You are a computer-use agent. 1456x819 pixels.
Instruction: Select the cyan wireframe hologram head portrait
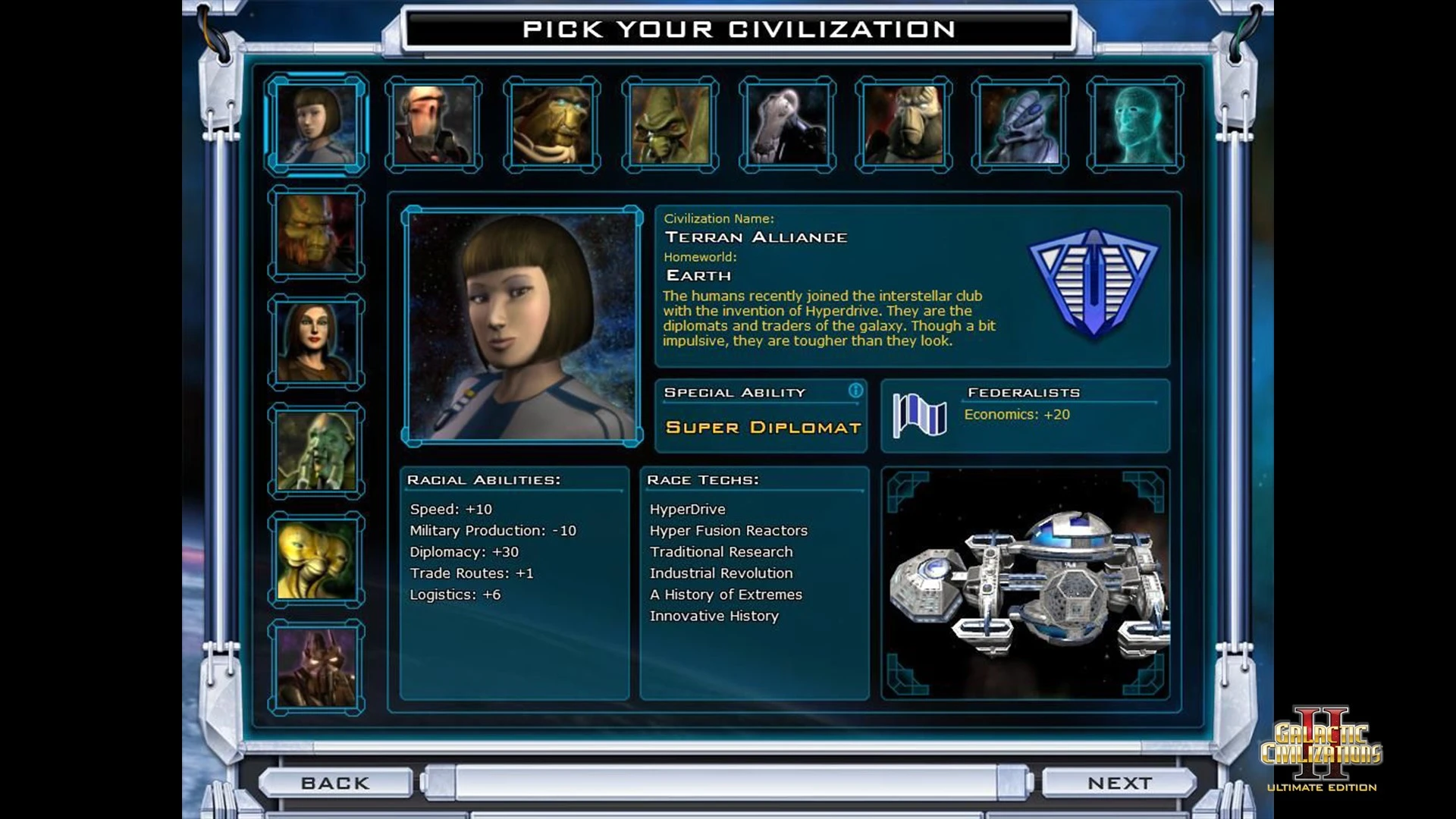tap(1134, 124)
